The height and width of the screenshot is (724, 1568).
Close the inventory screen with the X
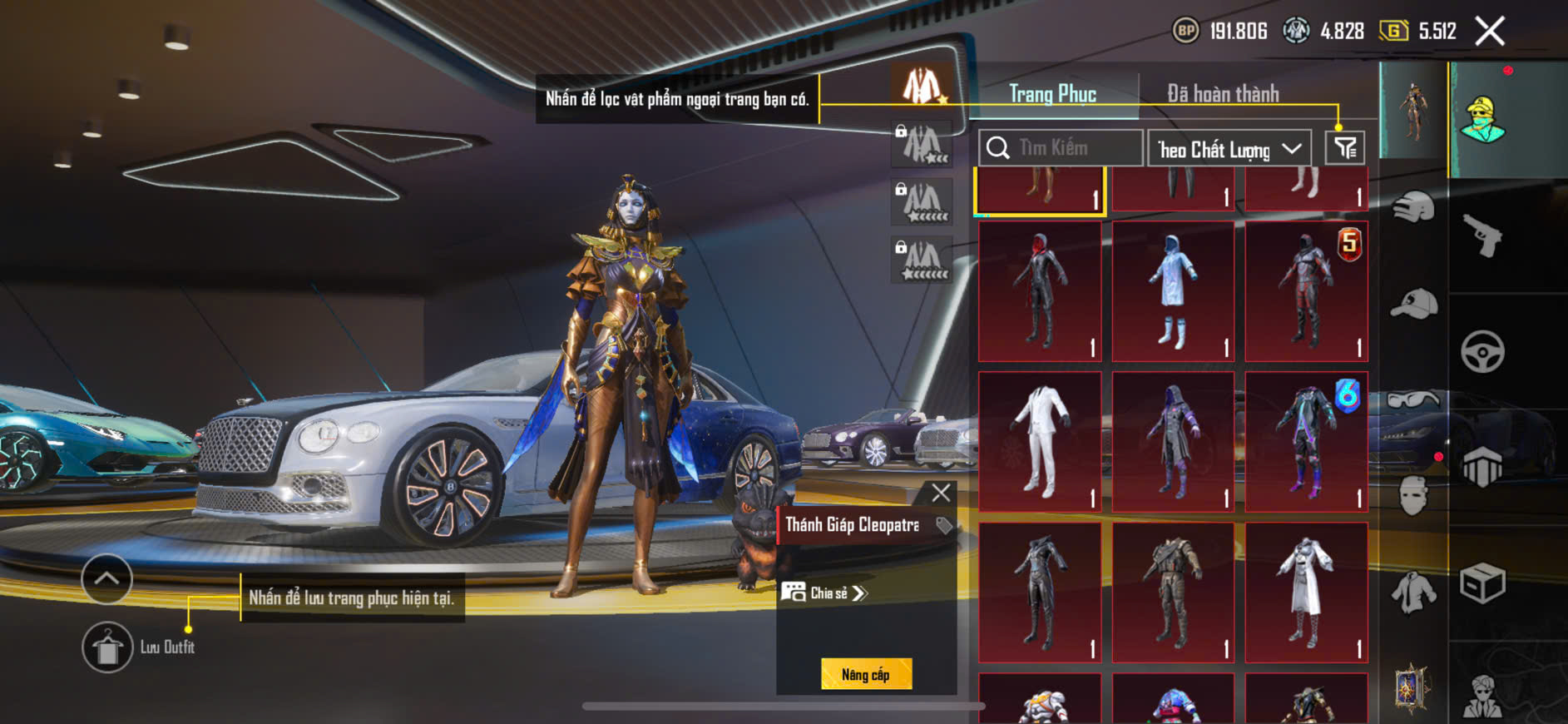pos(1489,32)
